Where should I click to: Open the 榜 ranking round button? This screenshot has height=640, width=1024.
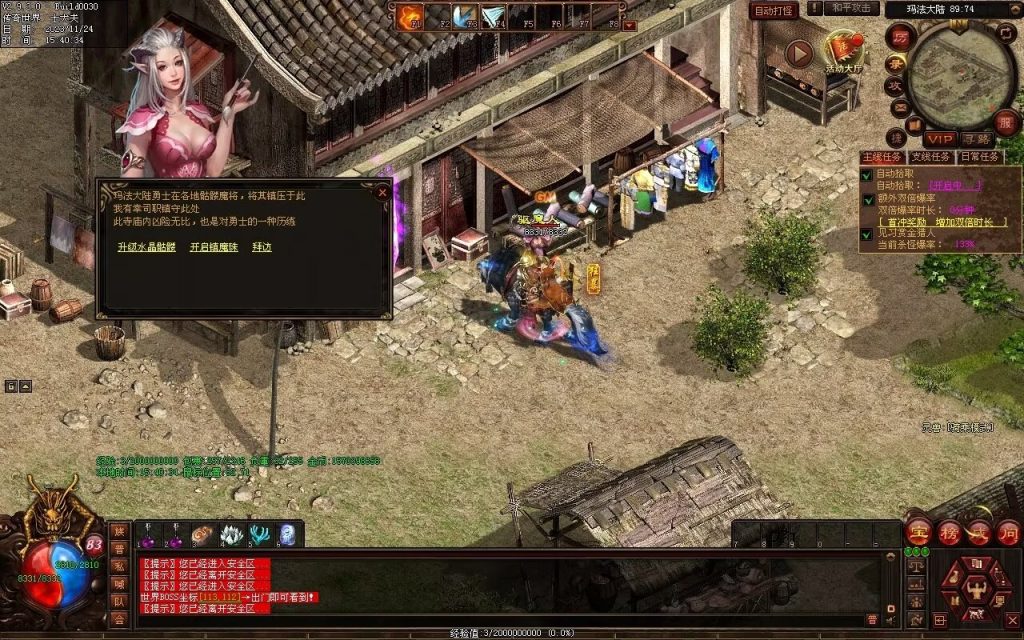[x=949, y=532]
